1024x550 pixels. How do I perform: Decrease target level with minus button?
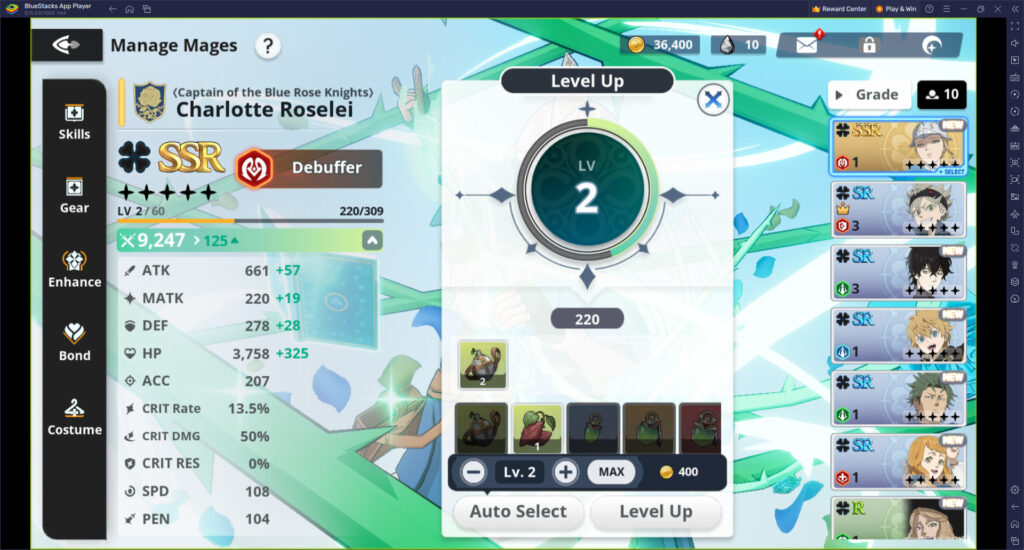click(x=474, y=472)
